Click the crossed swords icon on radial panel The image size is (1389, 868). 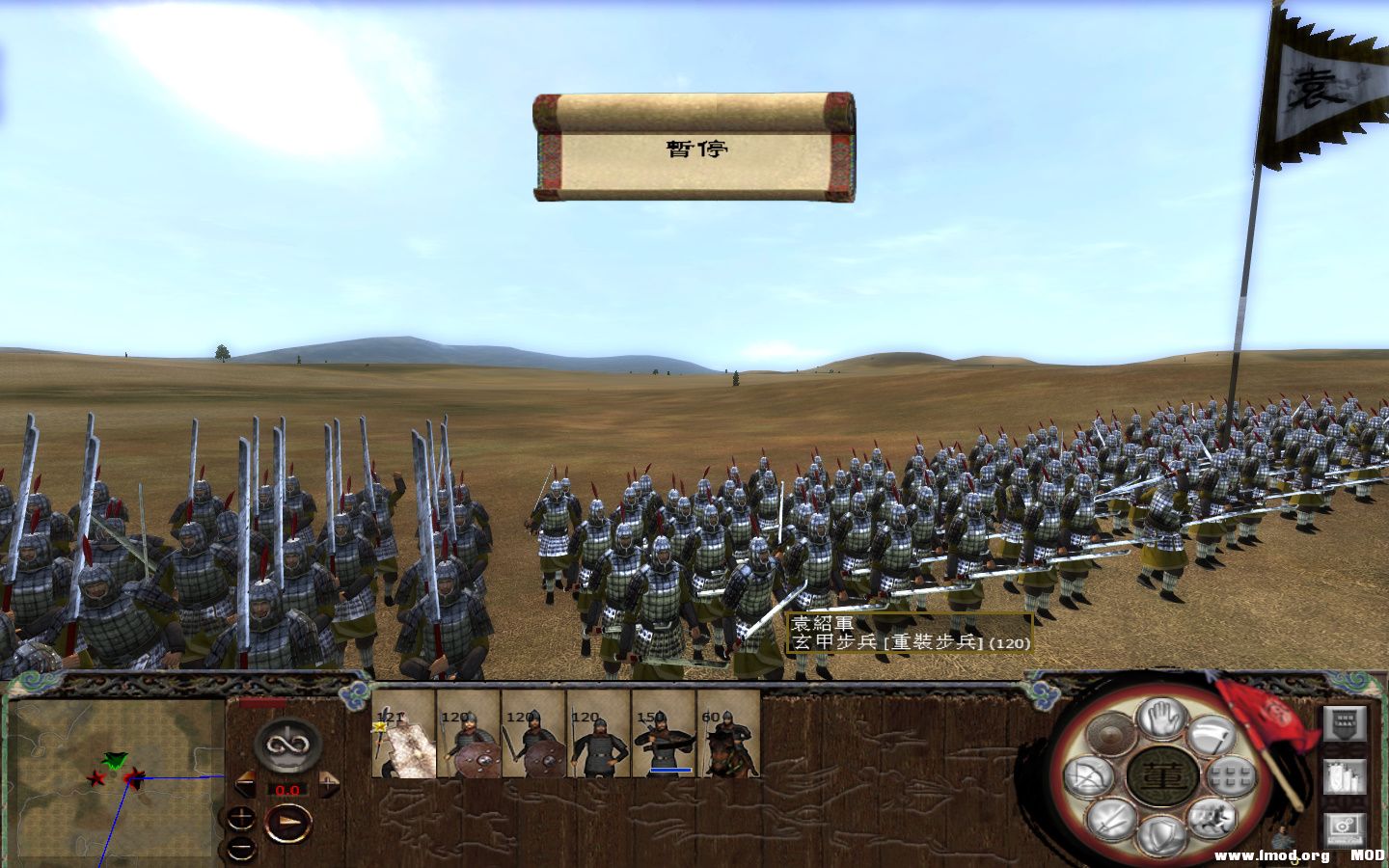point(1111,817)
